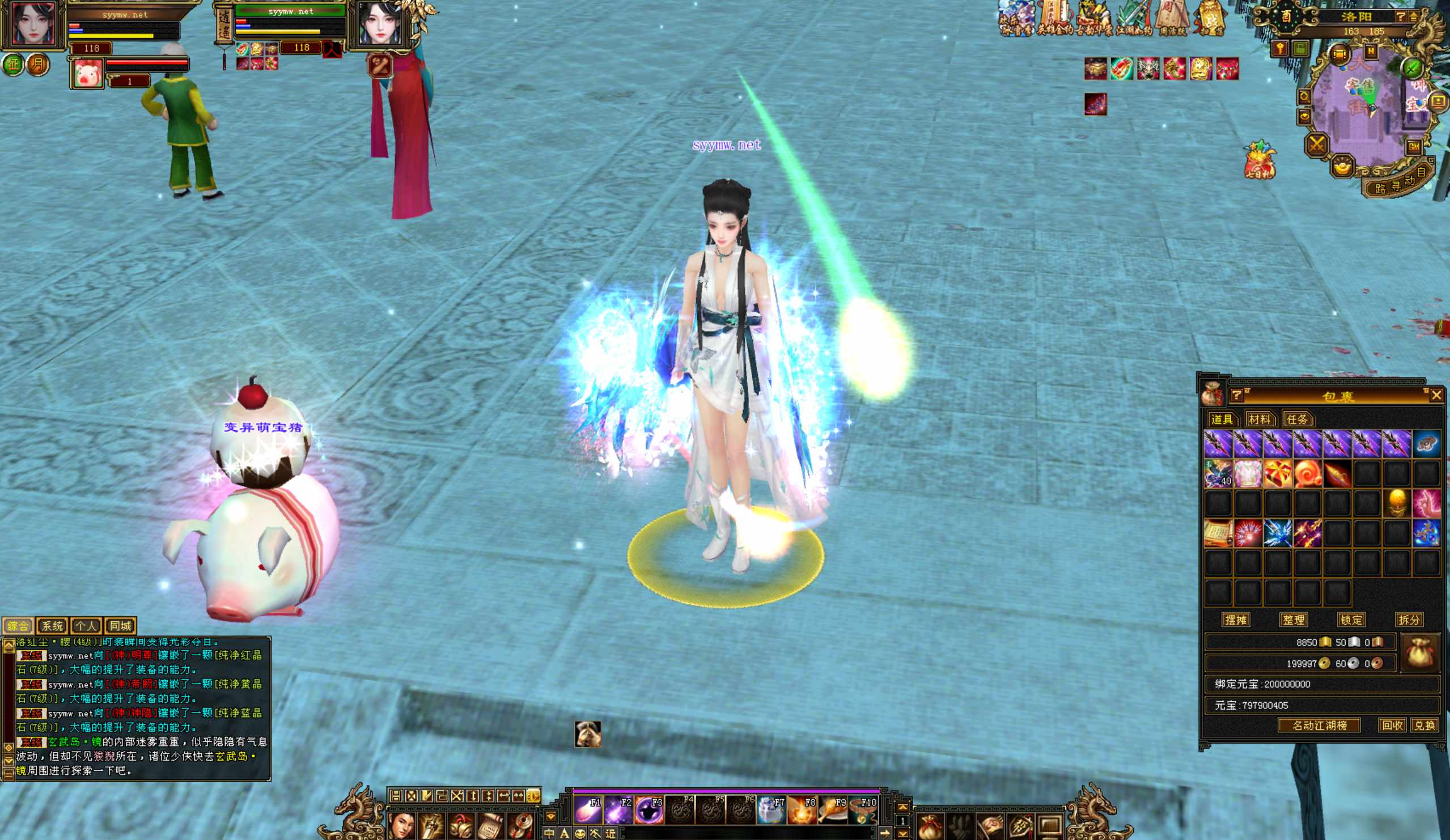The width and height of the screenshot is (1450, 840).
Task: Click the 整理 sort button
Action: tap(1294, 620)
